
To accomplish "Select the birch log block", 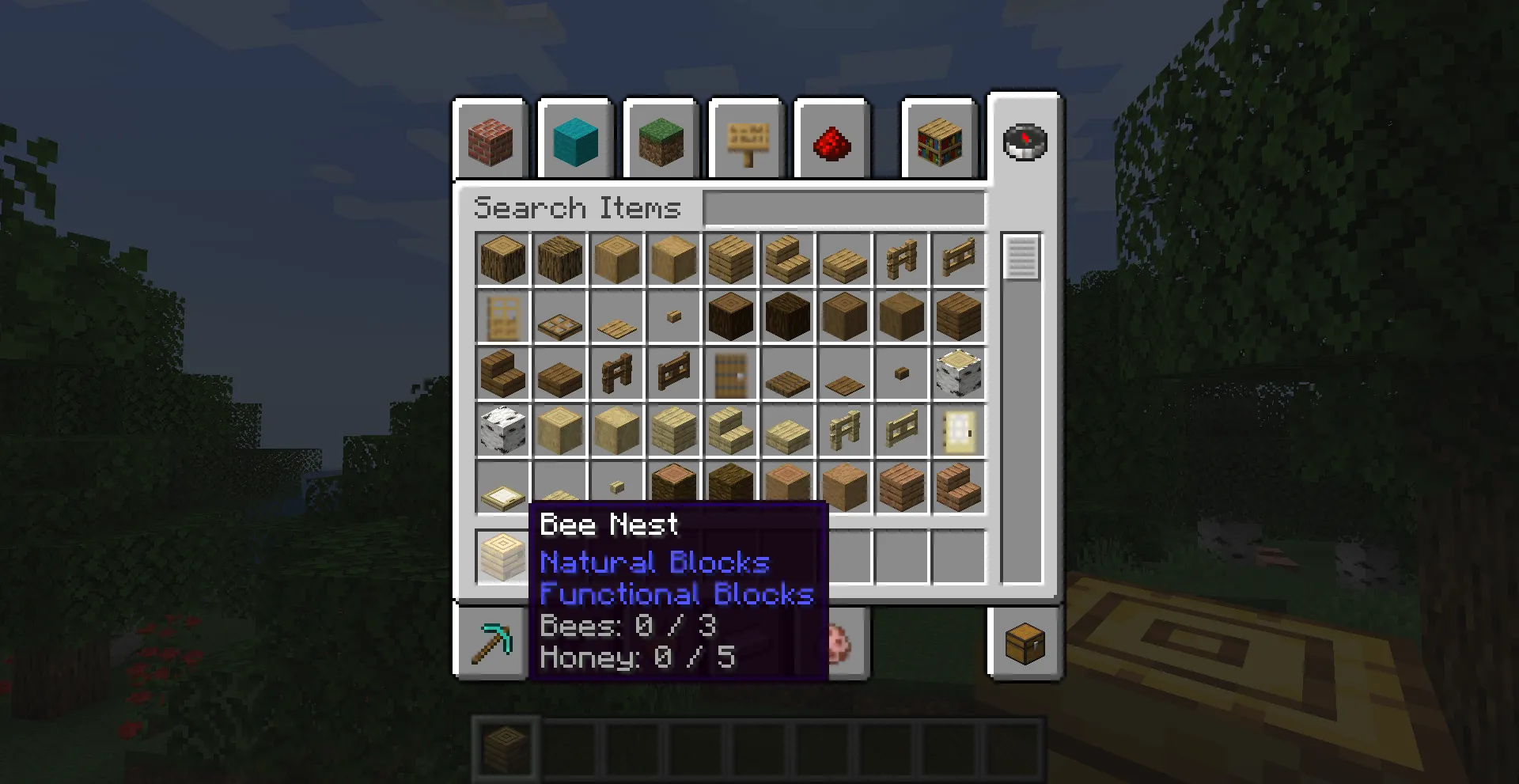I will (x=958, y=373).
